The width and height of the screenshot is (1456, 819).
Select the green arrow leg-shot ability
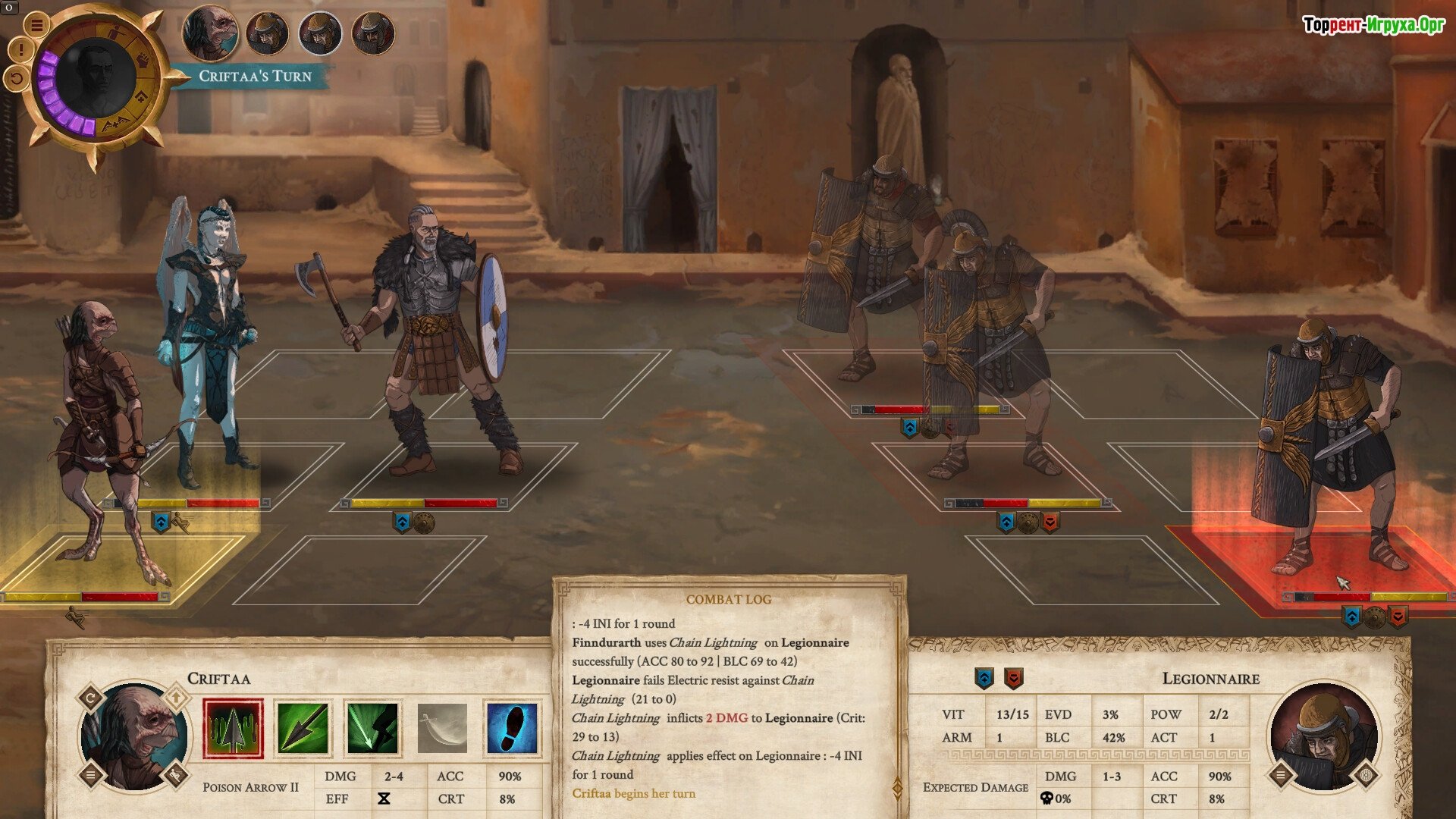click(x=372, y=729)
